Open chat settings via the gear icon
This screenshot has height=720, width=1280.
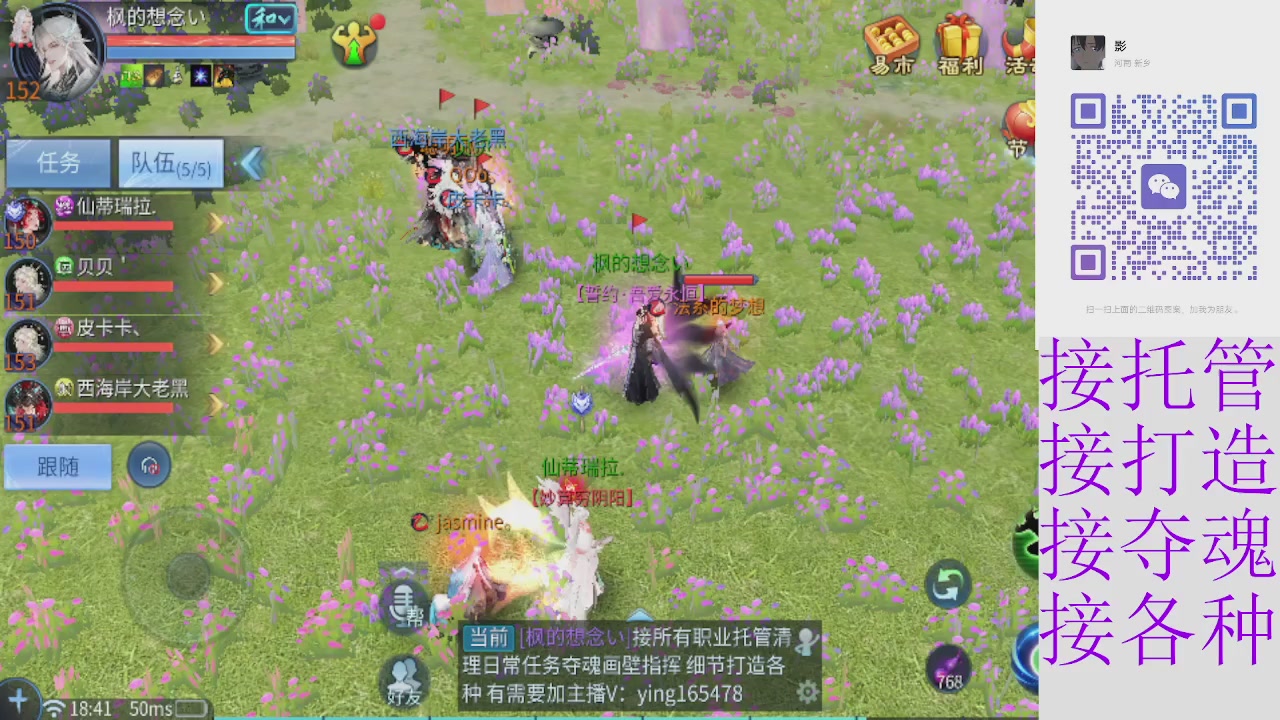pos(806,689)
